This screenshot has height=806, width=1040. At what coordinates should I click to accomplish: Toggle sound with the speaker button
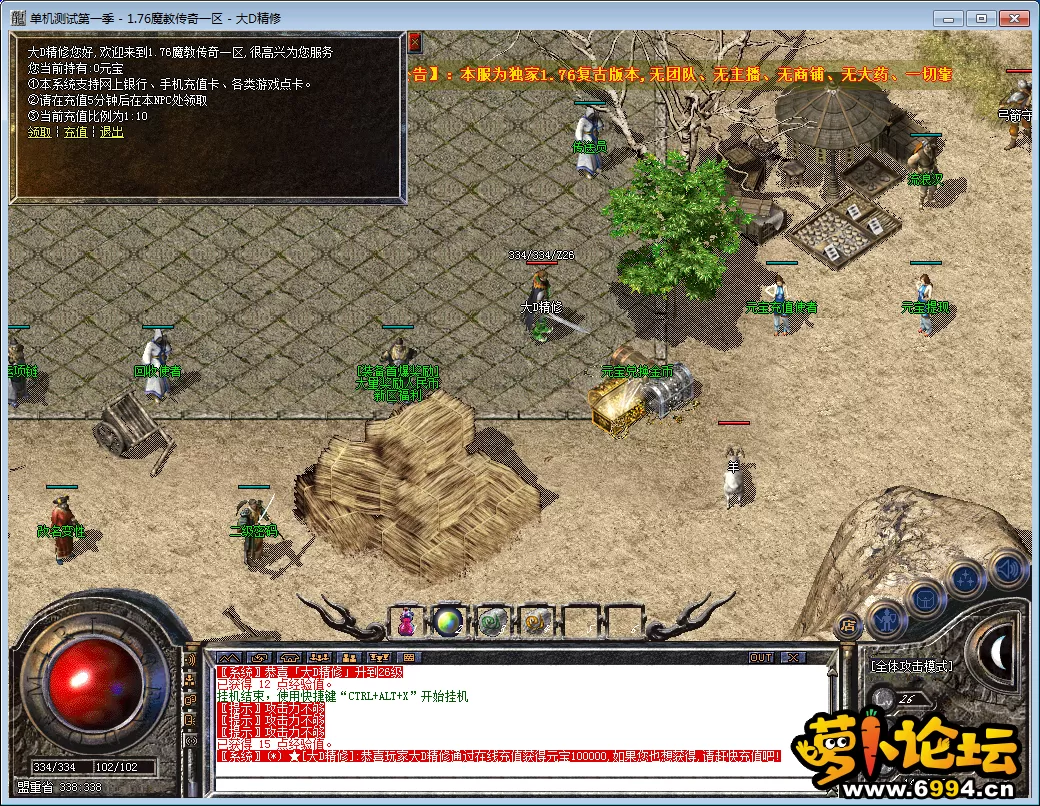coord(1008,568)
